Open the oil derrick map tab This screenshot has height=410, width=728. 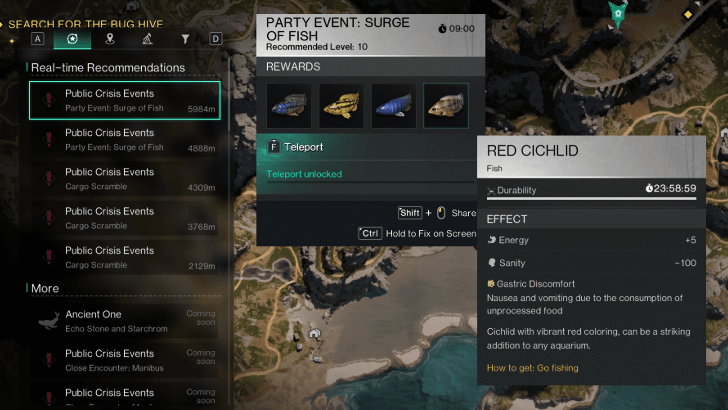pyautogui.click(x=147, y=39)
